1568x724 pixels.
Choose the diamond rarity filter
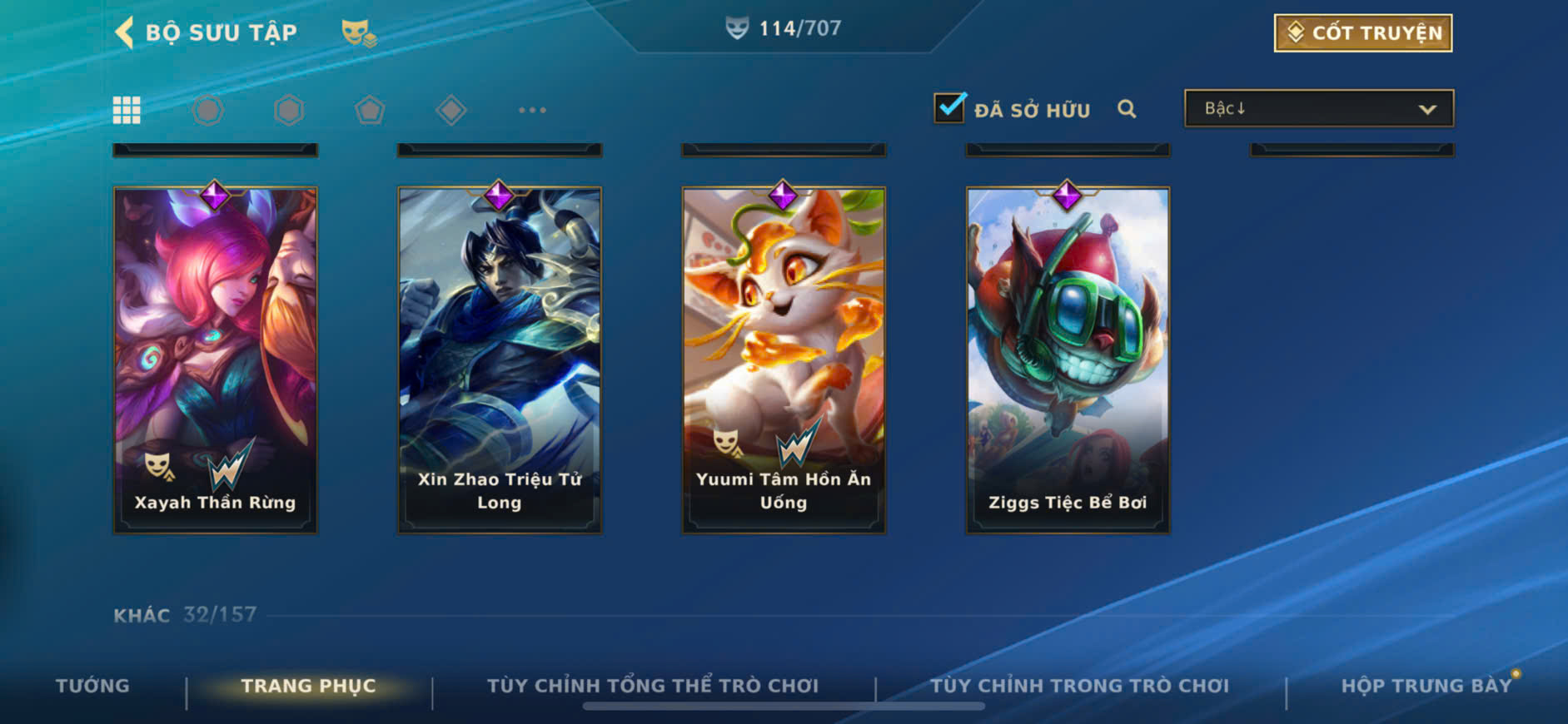450,110
